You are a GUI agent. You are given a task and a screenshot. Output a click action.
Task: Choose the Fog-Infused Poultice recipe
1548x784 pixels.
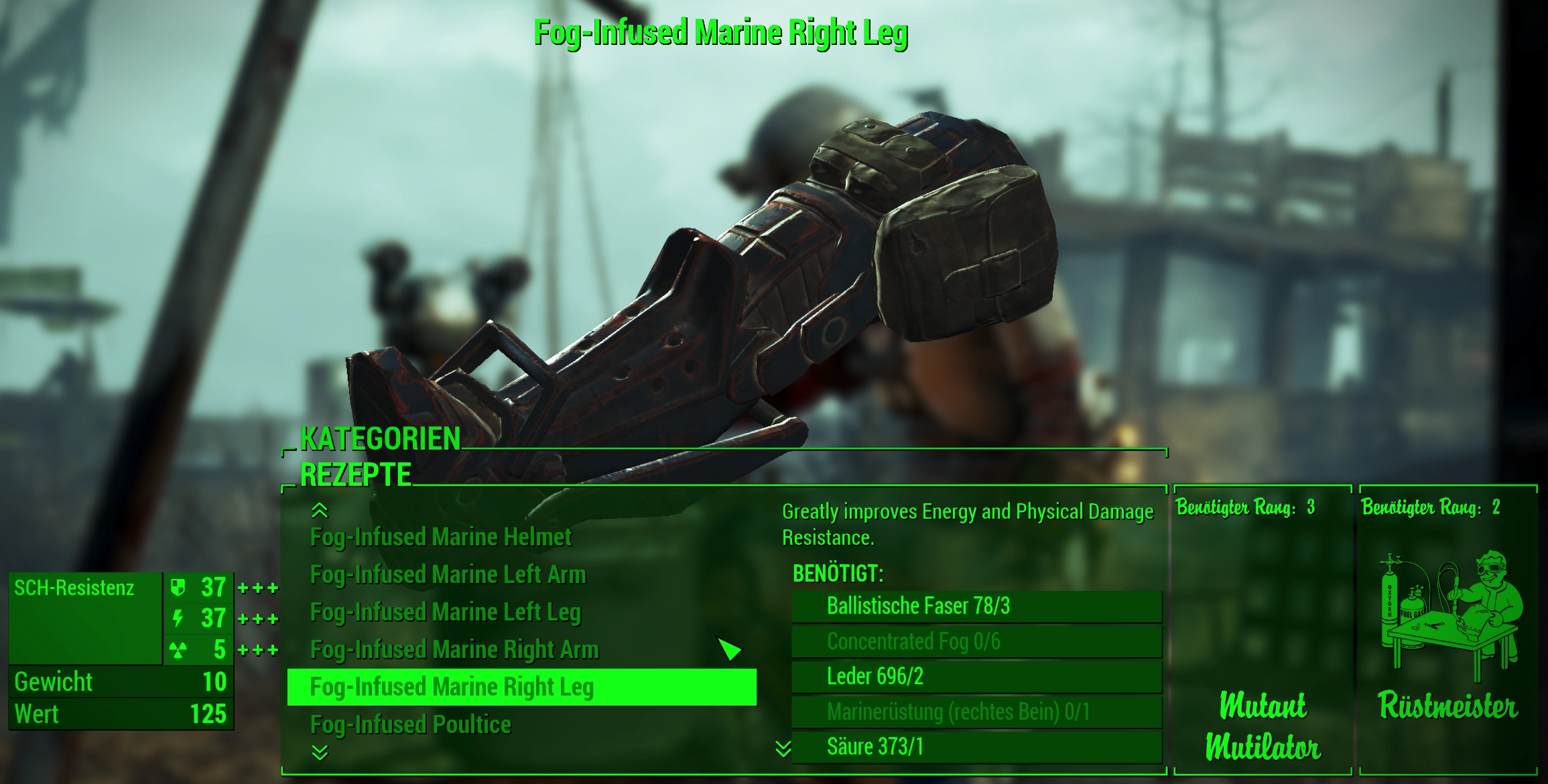tap(410, 725)
